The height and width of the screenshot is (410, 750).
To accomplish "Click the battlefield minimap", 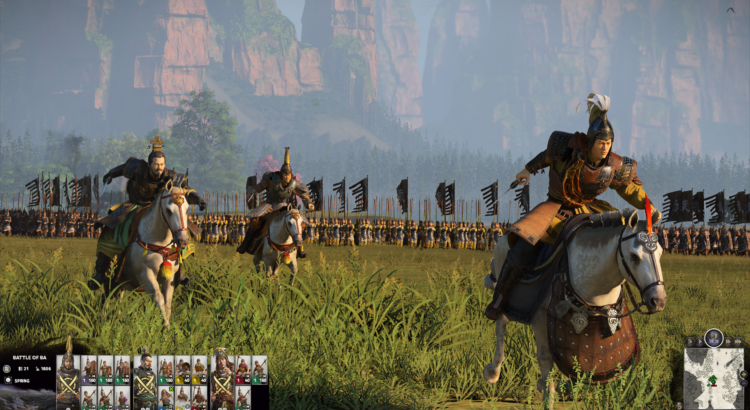I will coord(714,378).
